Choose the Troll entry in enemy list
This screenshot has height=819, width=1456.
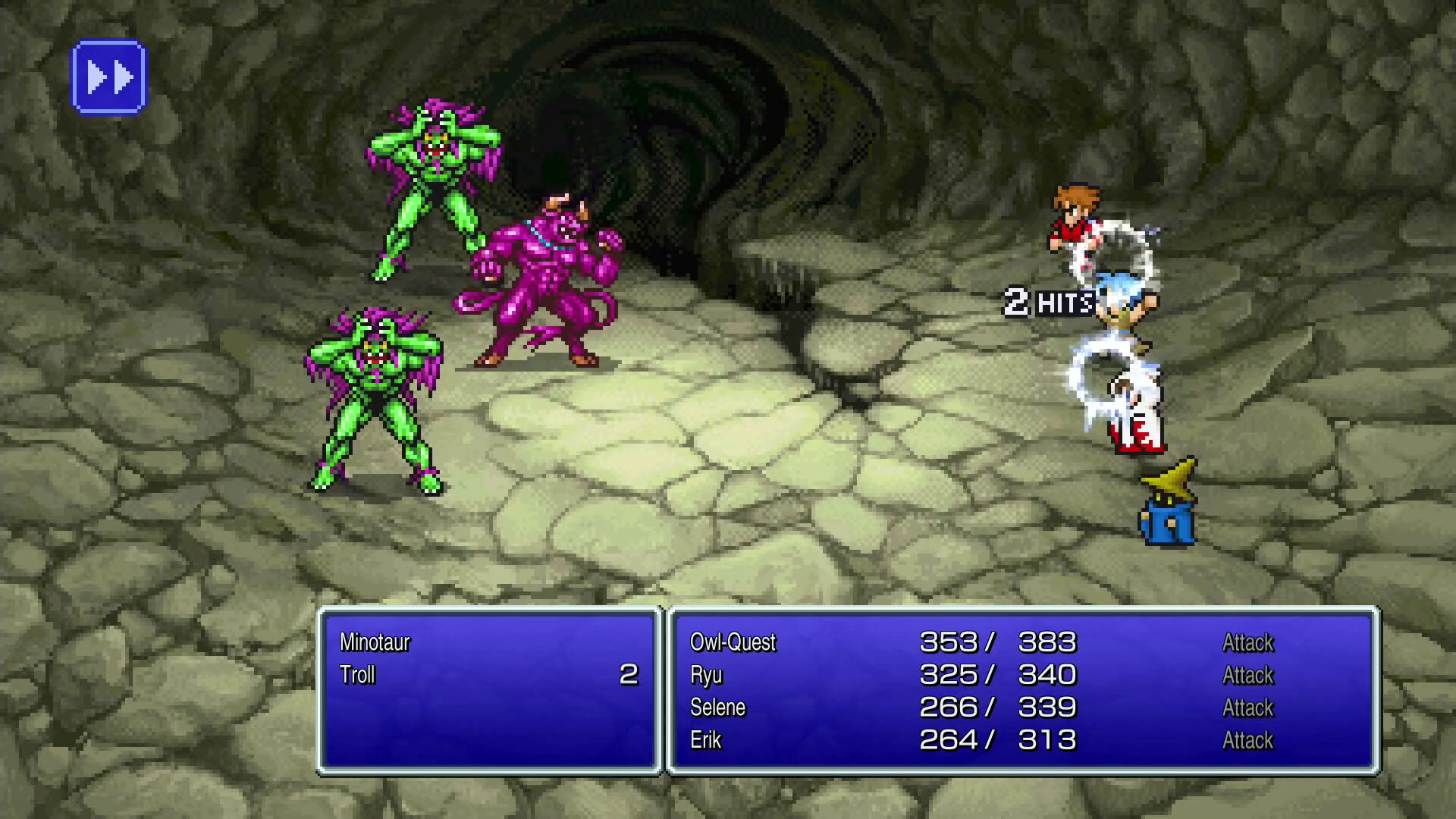click(358, 675)
